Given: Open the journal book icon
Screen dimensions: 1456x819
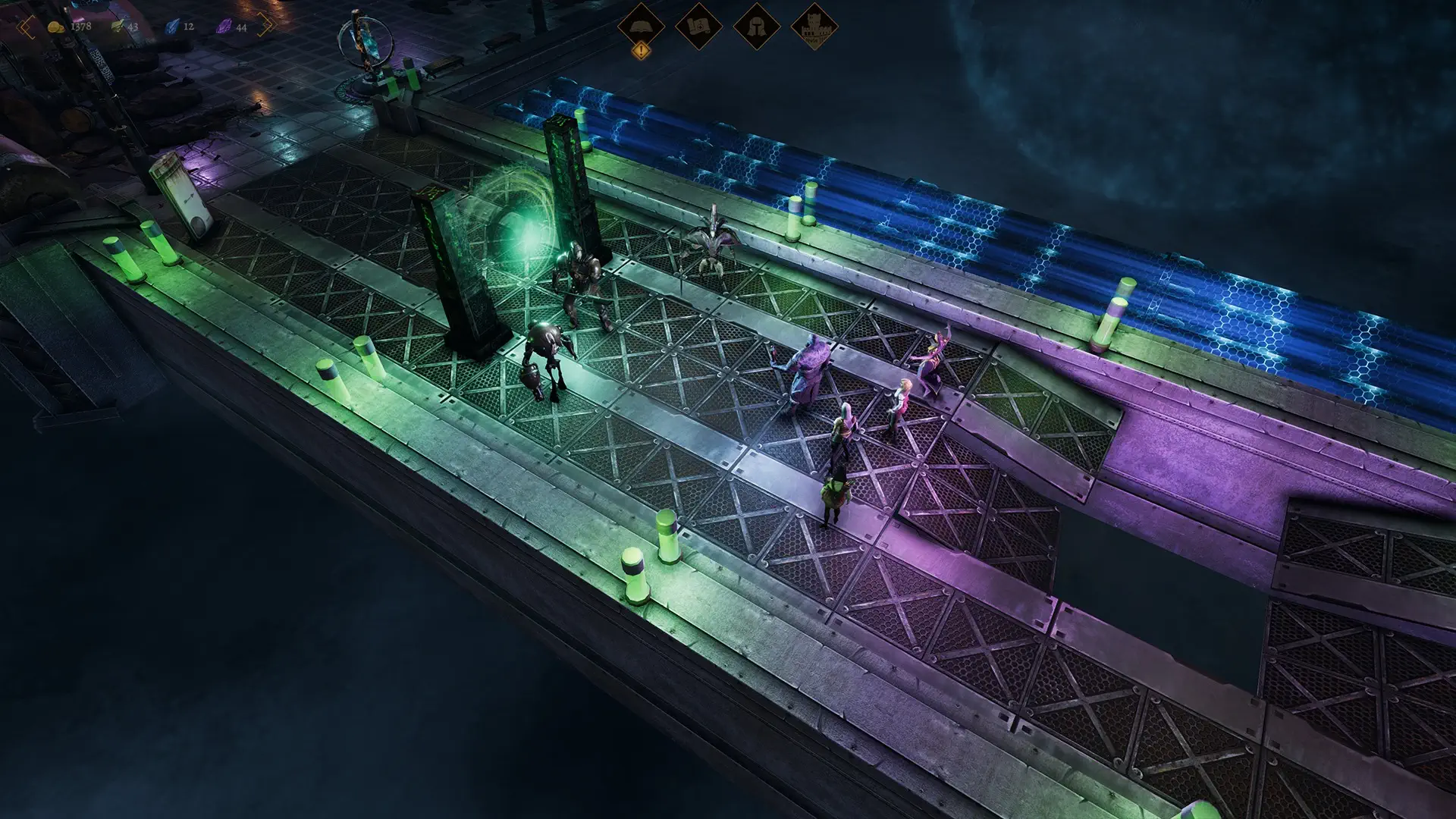Looking at the screenshot, I should coord(641,26).
